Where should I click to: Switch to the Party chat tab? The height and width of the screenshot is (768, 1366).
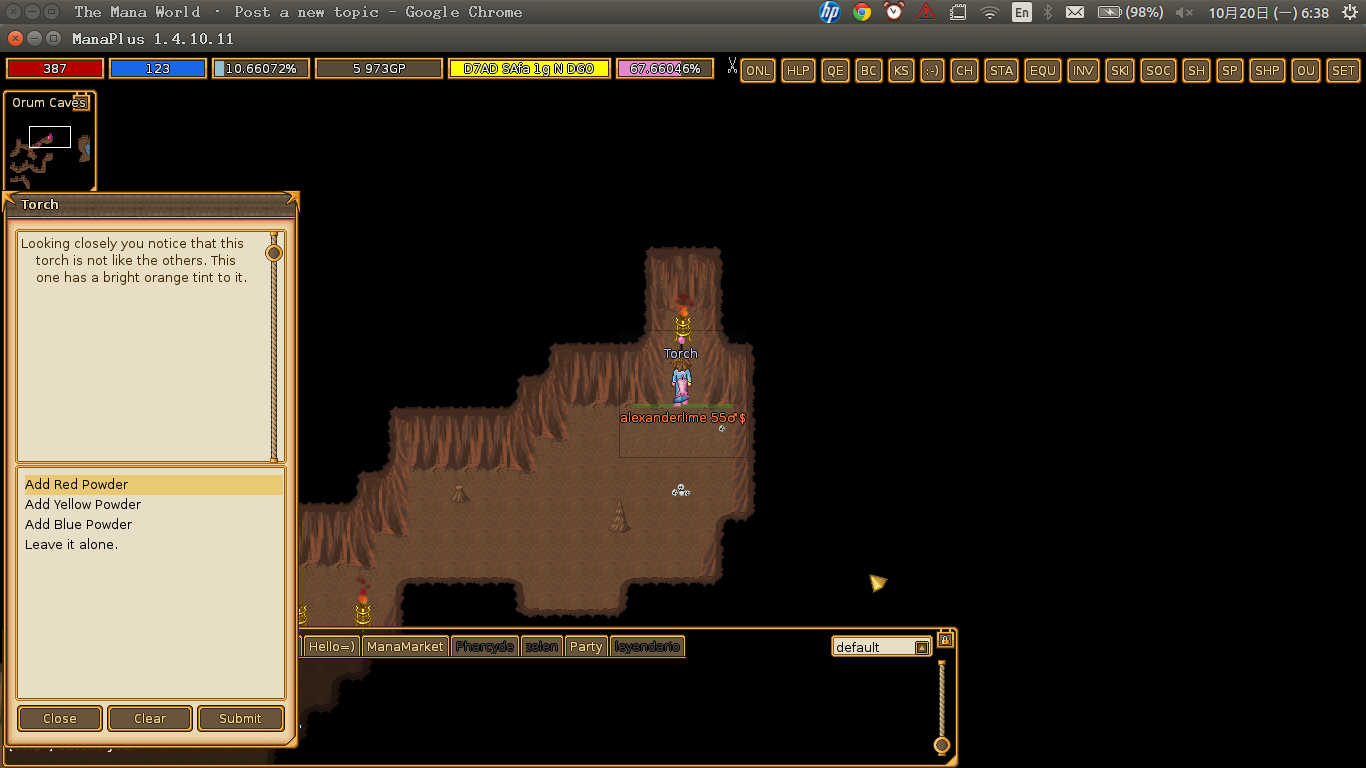[x=586, y=646]
